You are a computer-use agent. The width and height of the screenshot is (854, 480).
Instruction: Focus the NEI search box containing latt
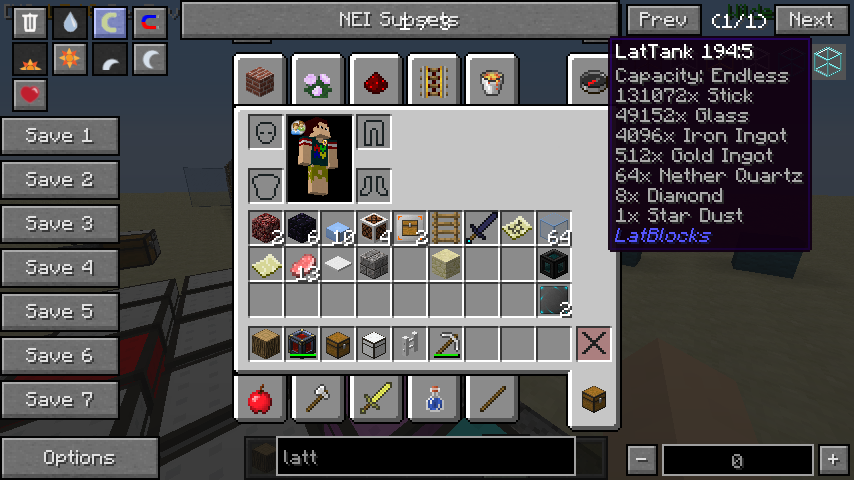pos(425,457)
